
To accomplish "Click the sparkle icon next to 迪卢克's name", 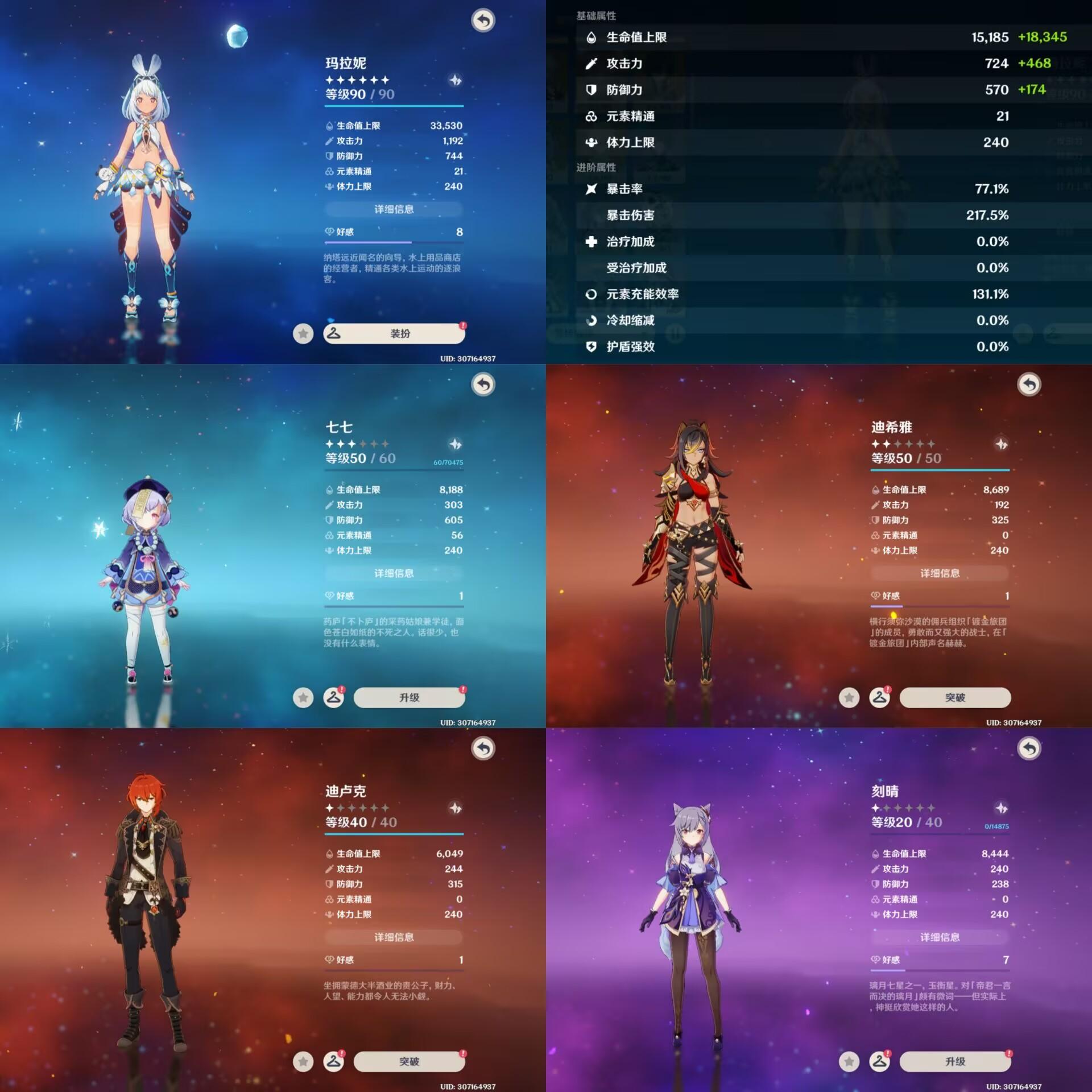I will 456,808.
